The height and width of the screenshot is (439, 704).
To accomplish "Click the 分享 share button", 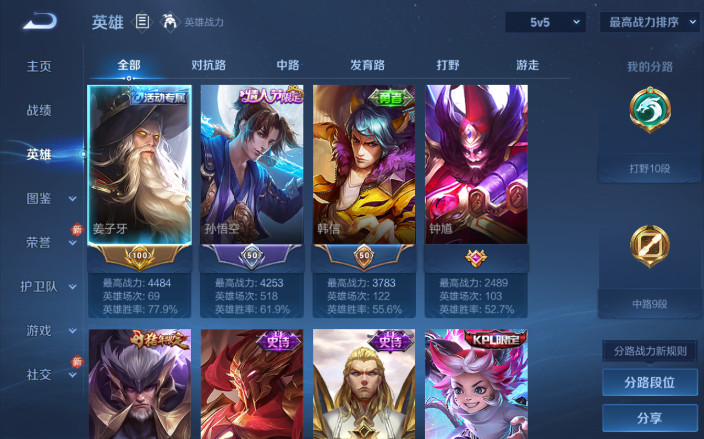I will coord(649,418).
